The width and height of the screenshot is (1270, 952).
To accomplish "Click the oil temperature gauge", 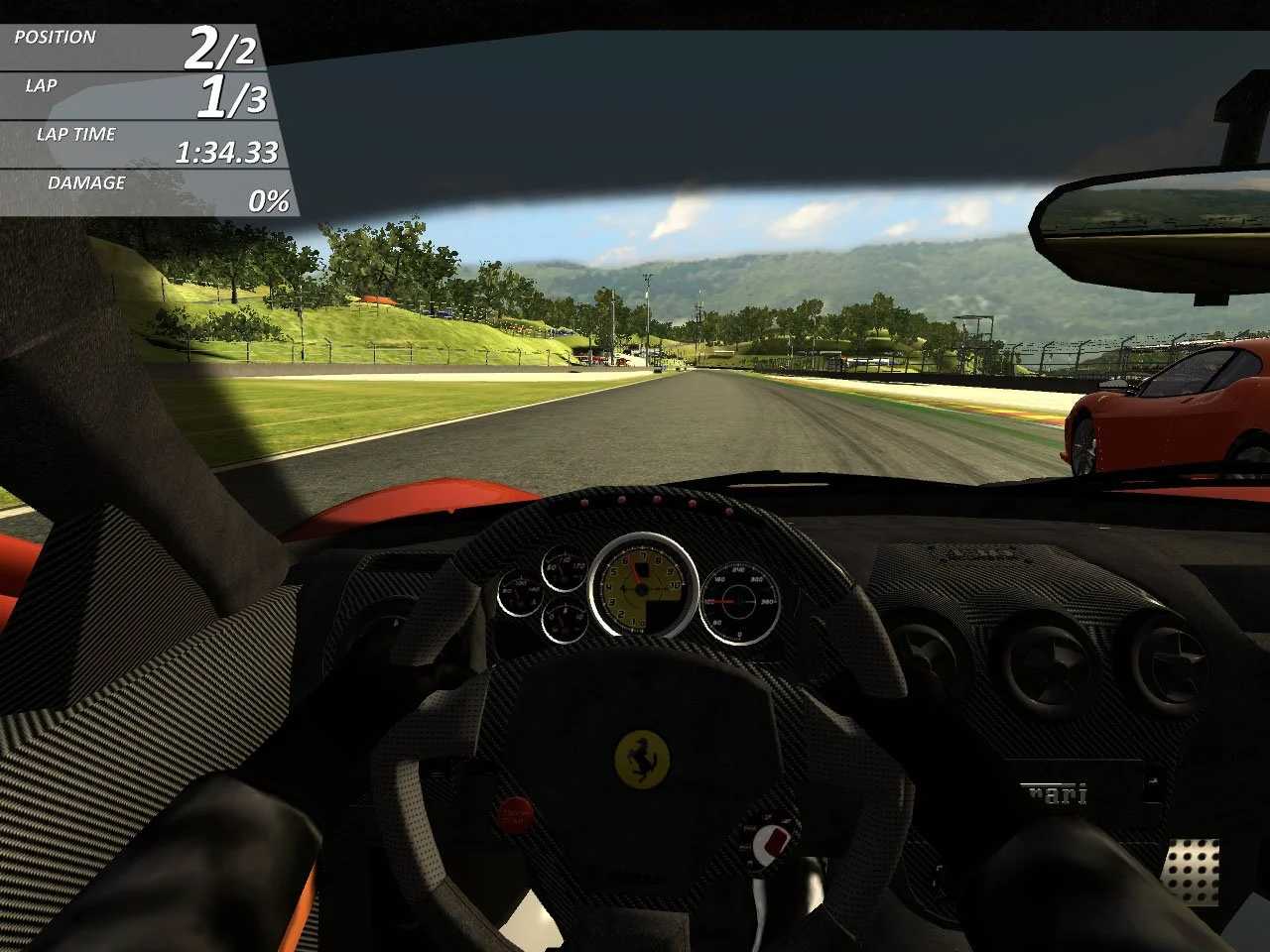I will (x=562, y=570).
